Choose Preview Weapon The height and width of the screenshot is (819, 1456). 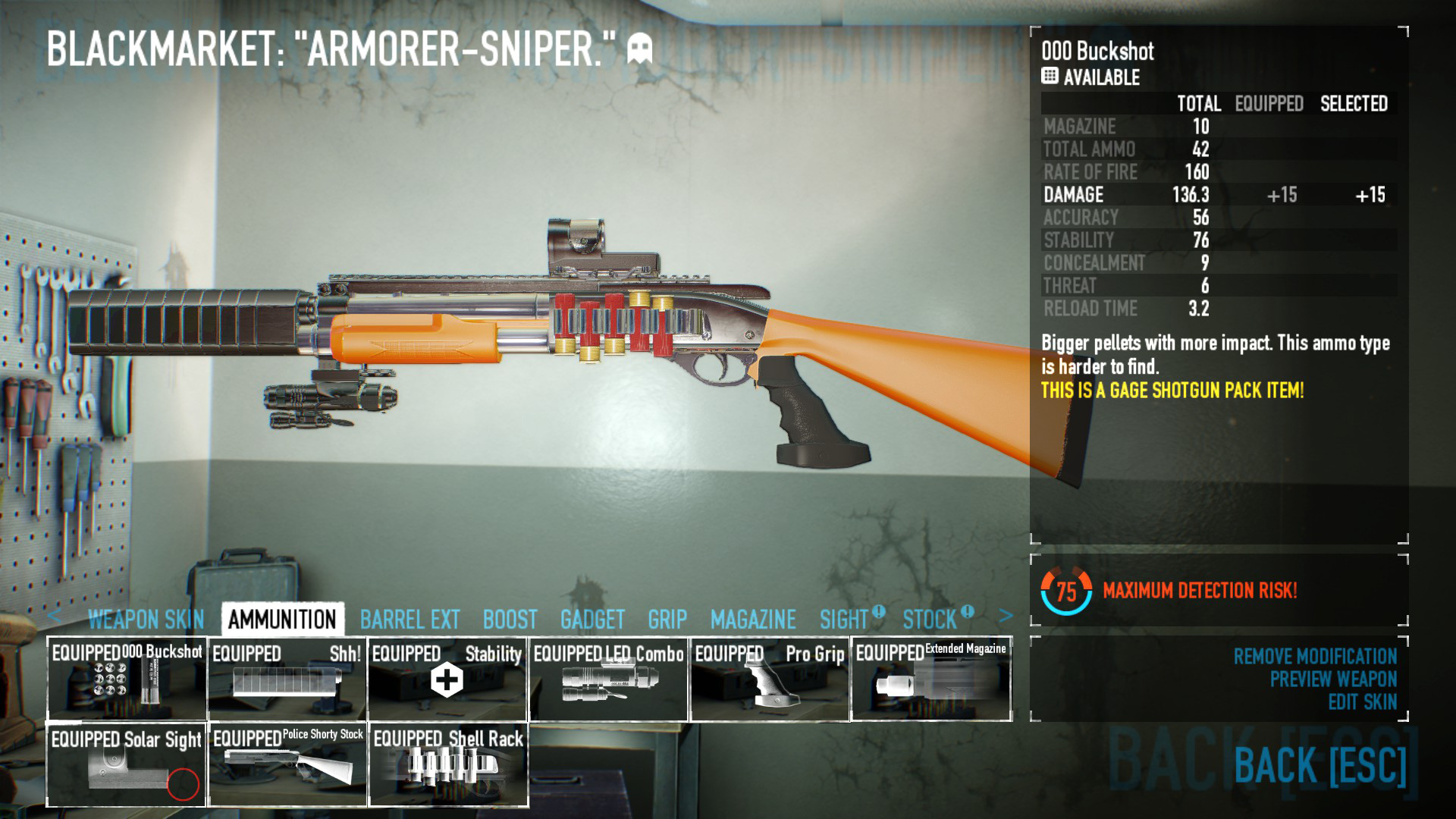pos(1333,679)
